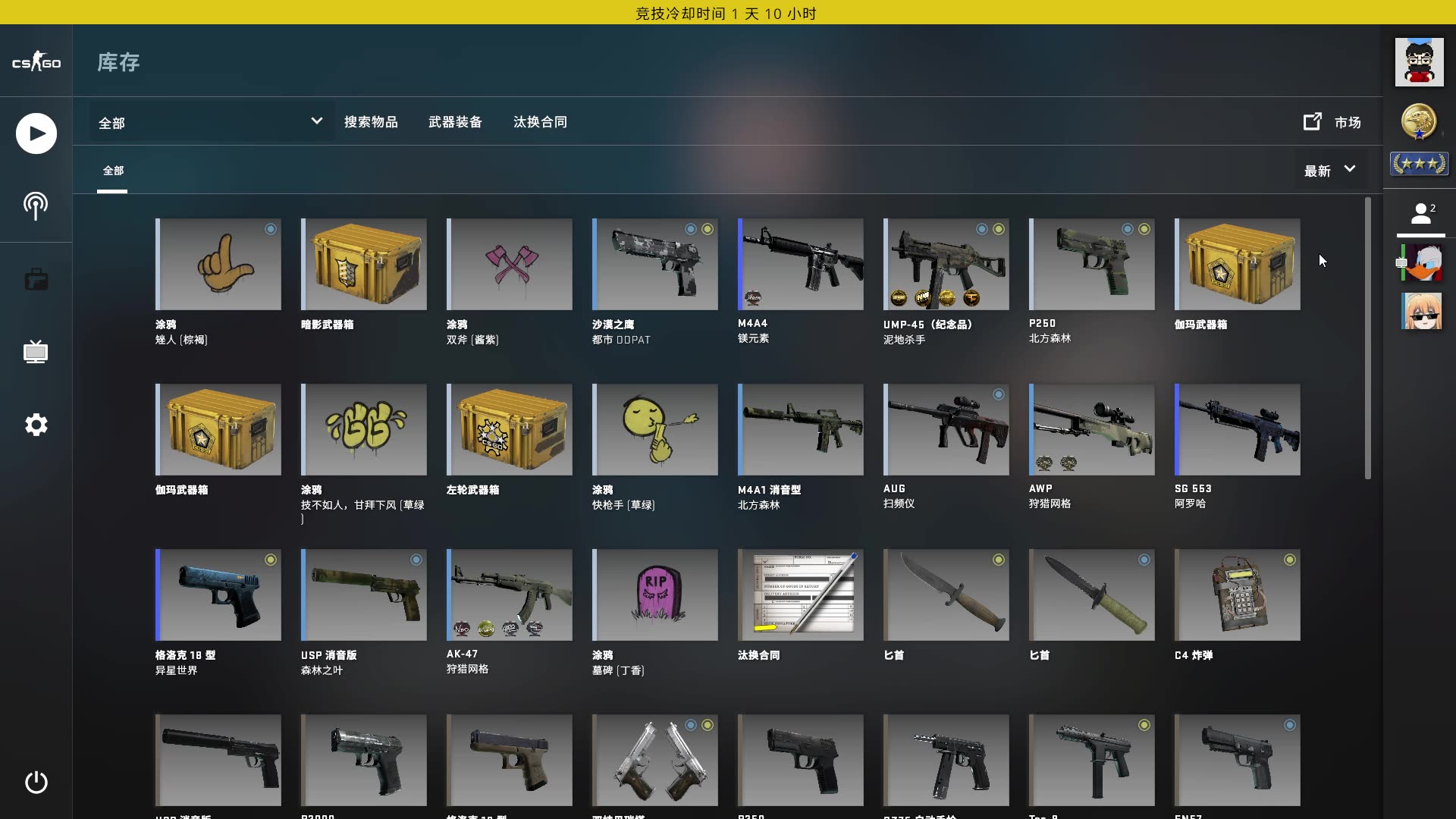The height and width of the screenshot is (819, 1456).
Task: Click the 搜索物品 menu item
Action: click(x=372, y=122)
